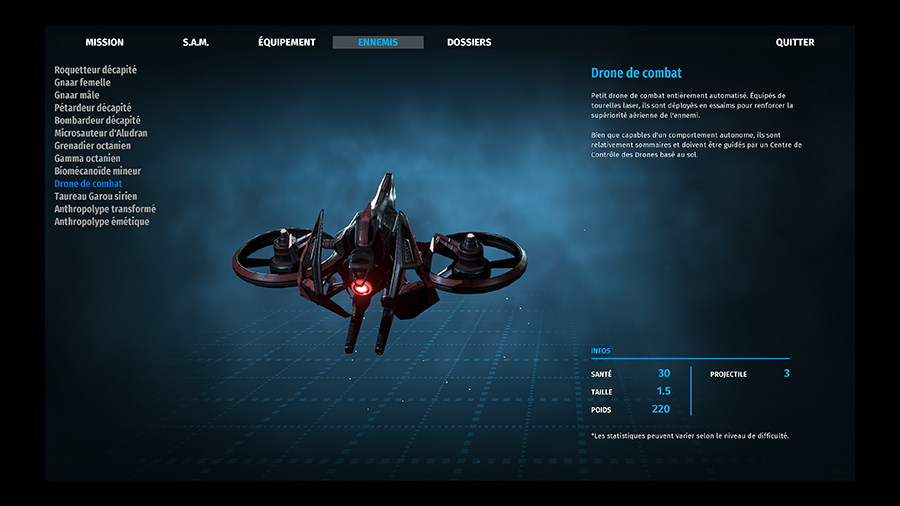Screen dimensions: 900x506
Task: View Gamma octanien enemy info
Action: point(87,158)
